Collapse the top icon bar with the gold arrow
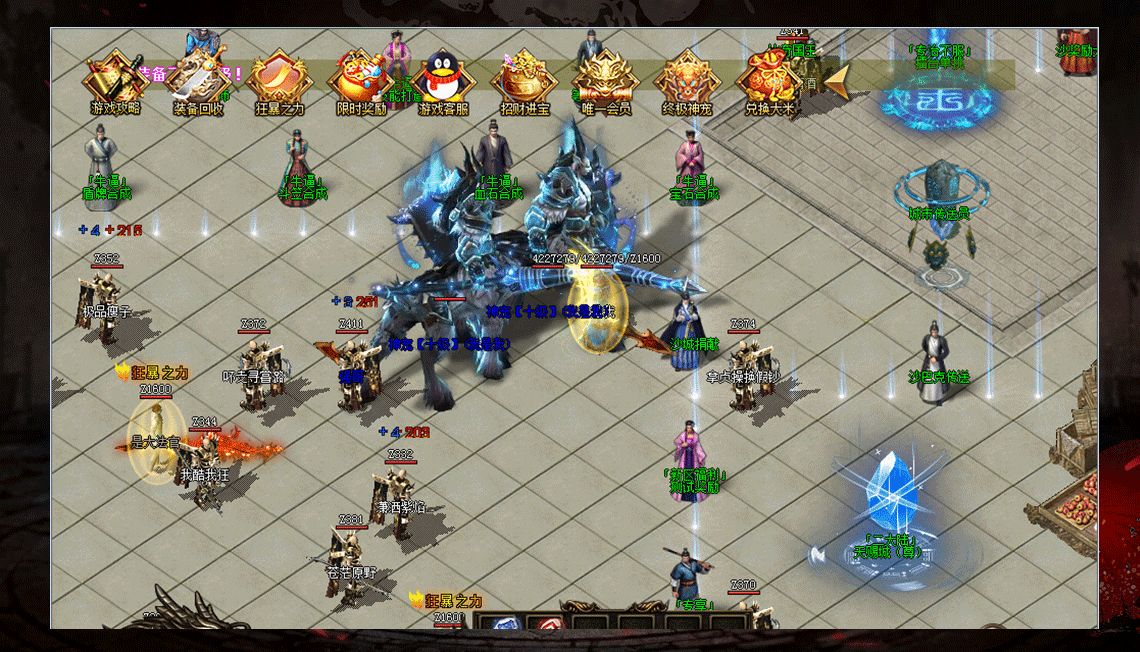 pyautogui.click(x=838, y=79)
